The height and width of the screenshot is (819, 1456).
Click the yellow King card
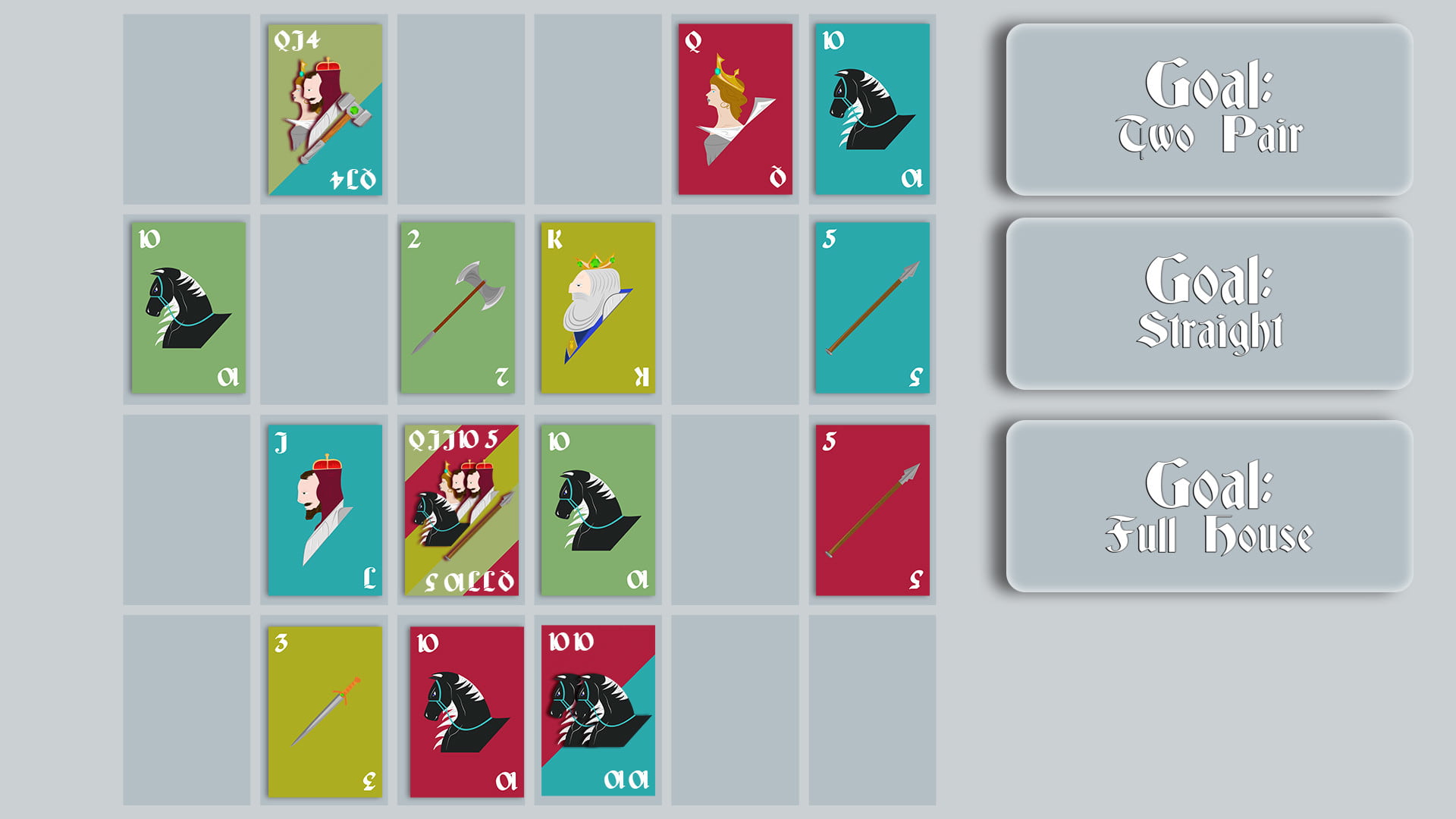(597, 307)
